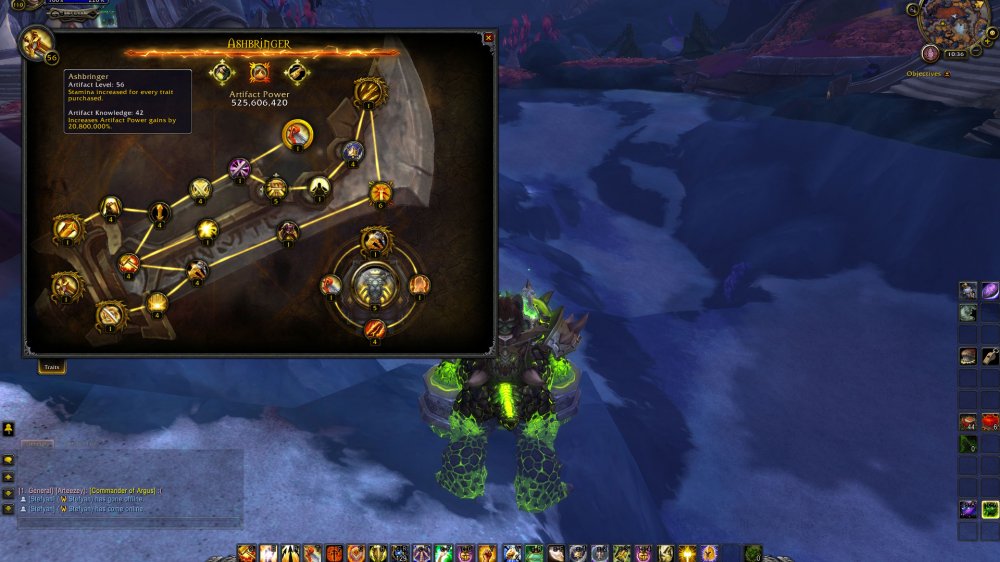Open the right relic slot under Ashbringer title
1000x562 pixels.
coord(296,72)
